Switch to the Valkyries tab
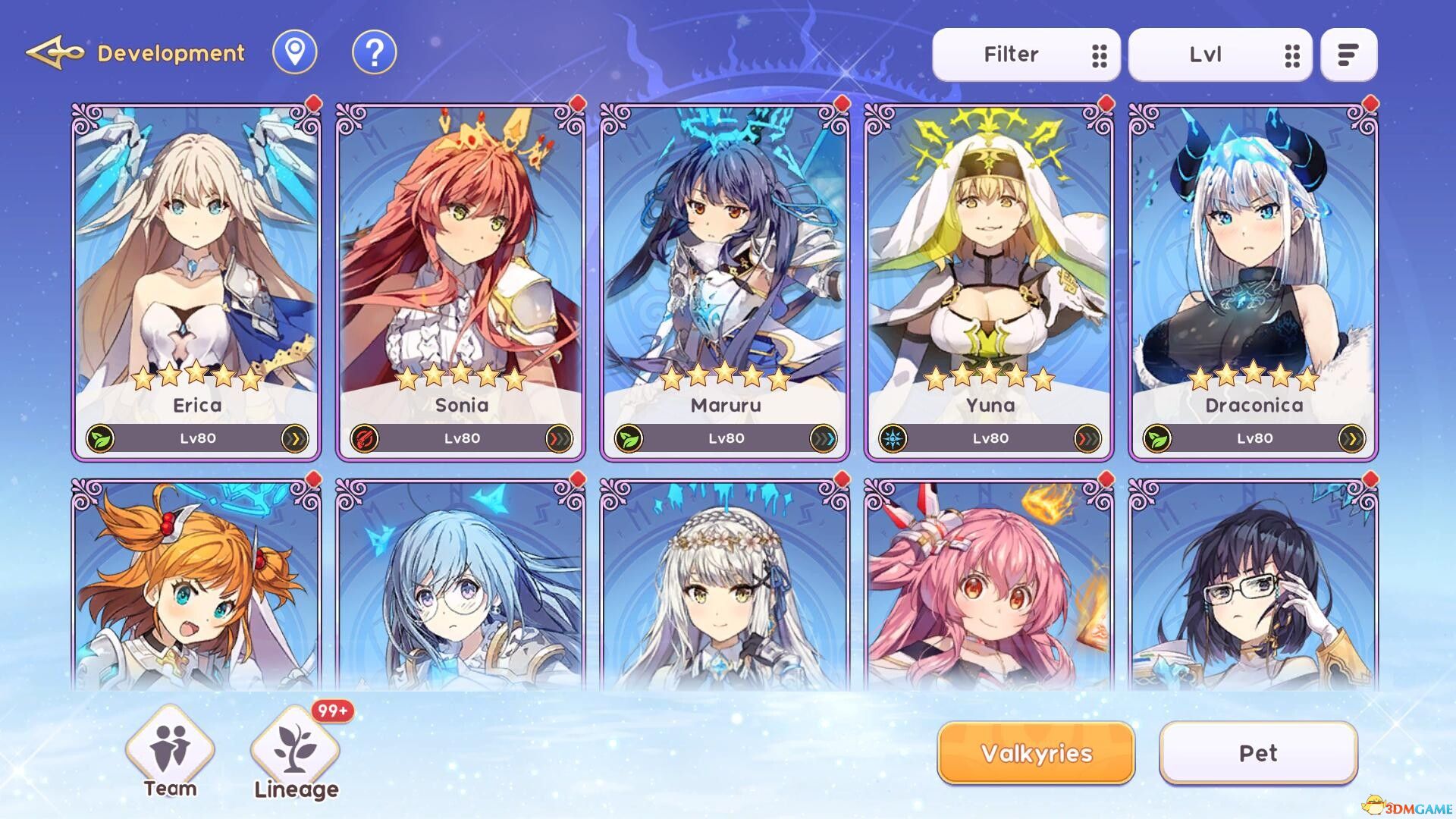Viewport: 1456px width, 819px height. [1034, 753]
